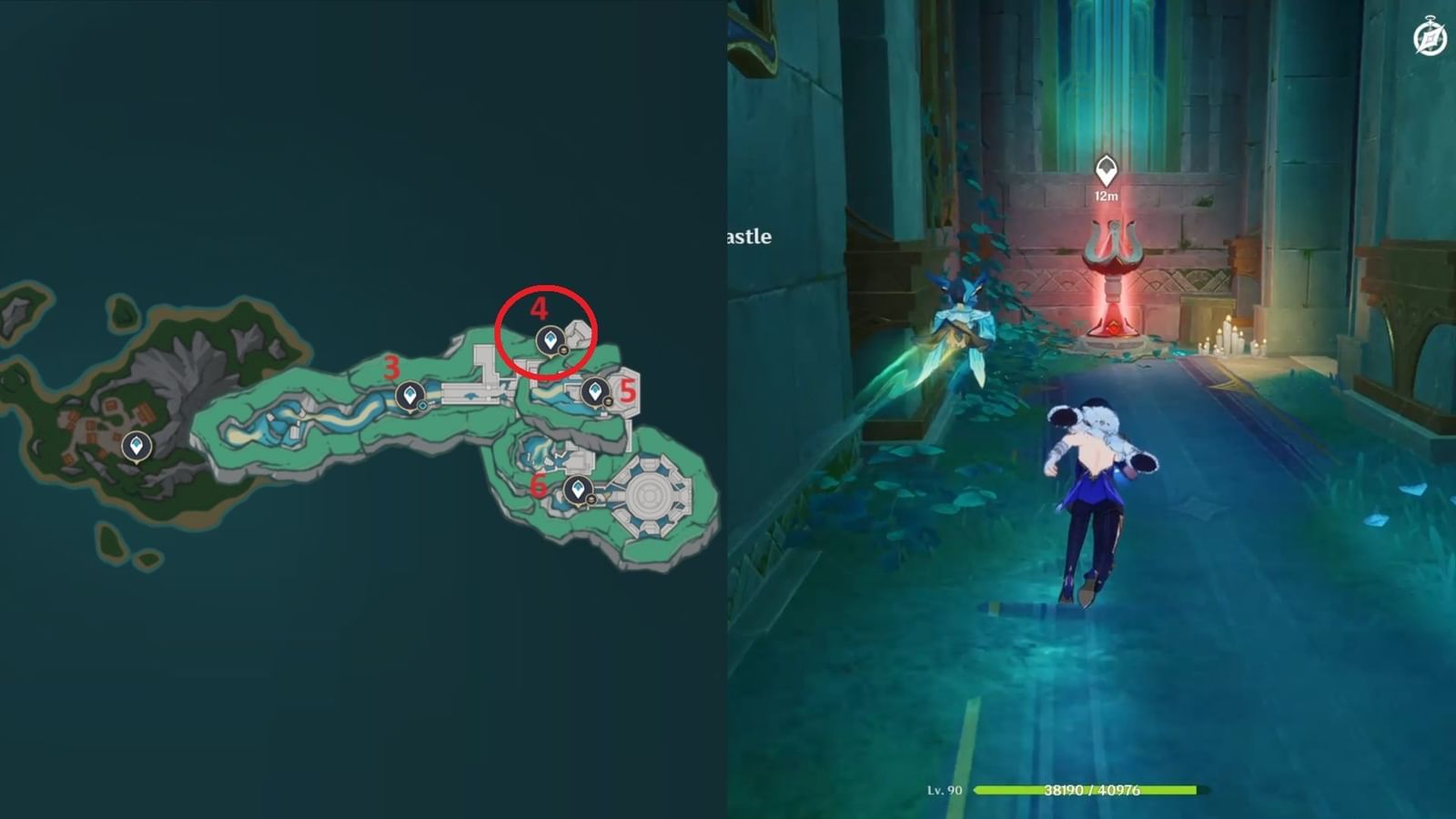Click the circled waypoint marker numbered 4

552,338
